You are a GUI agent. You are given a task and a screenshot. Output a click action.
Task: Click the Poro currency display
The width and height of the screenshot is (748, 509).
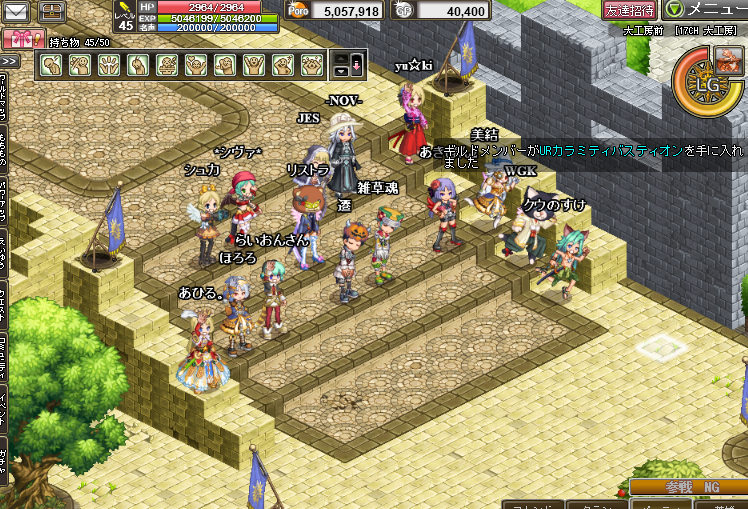tap(334, 11)
